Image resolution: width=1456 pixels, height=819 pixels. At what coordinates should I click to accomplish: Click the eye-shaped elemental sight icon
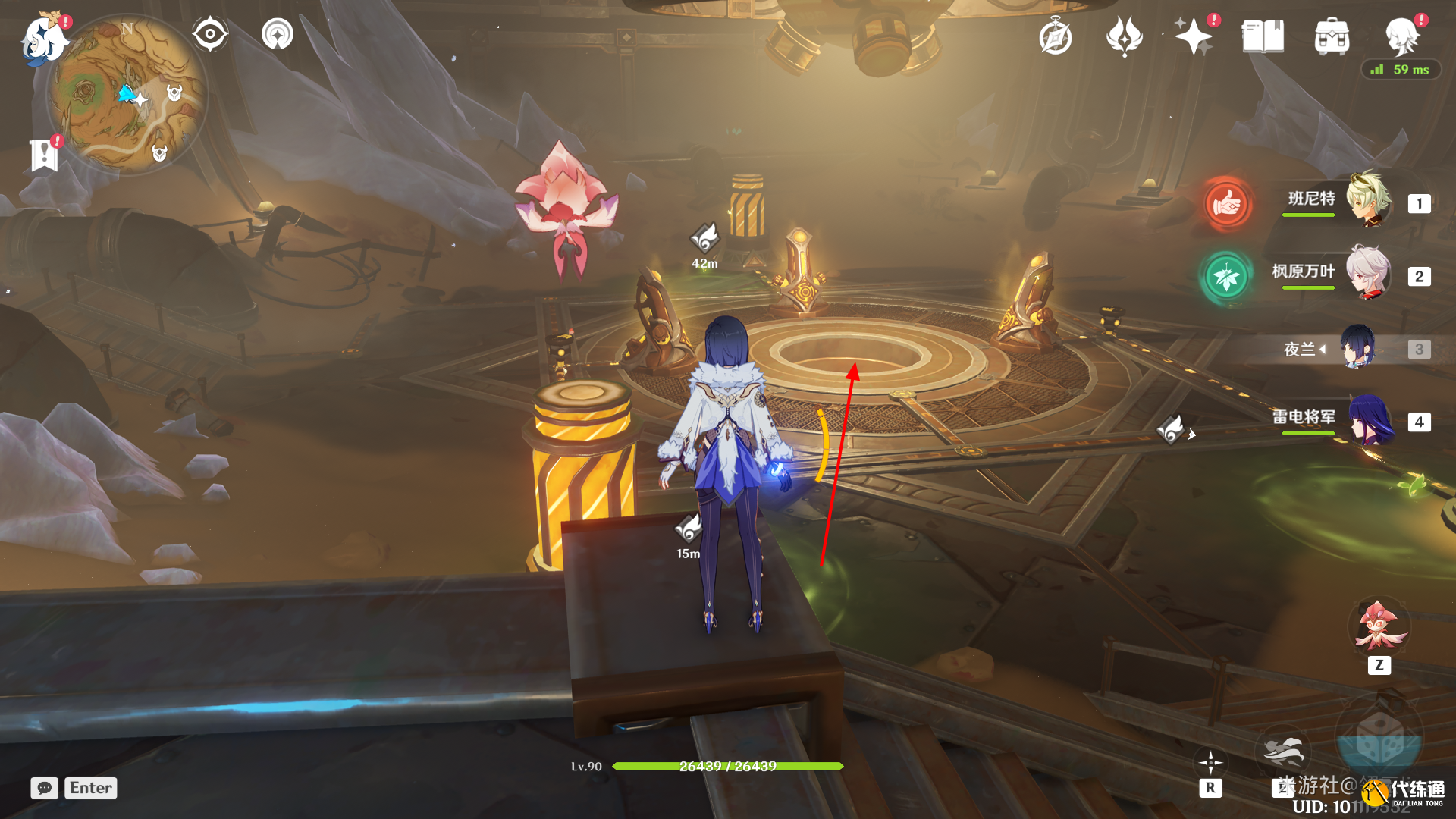(210, 34)
